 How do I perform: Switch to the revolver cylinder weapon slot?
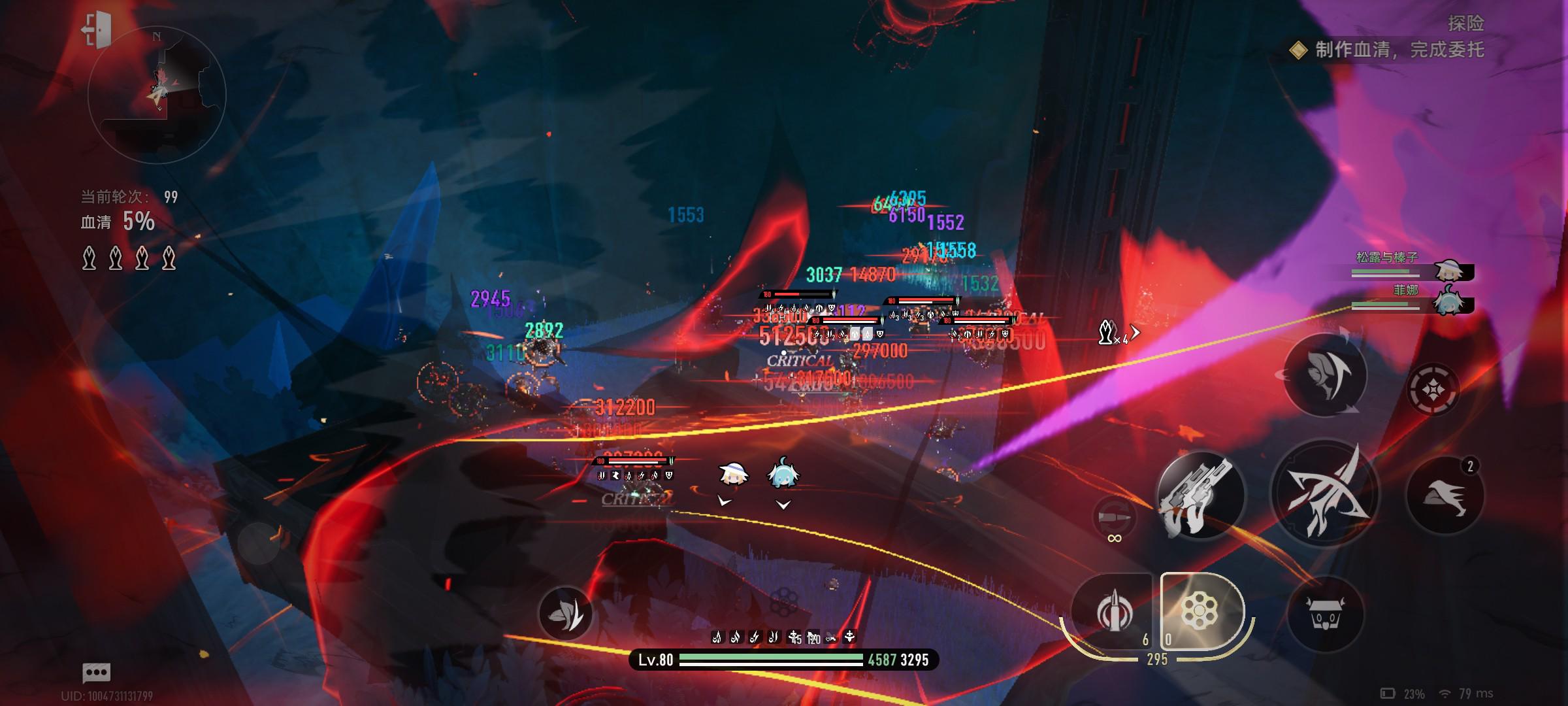click(x=1201, y=611)
